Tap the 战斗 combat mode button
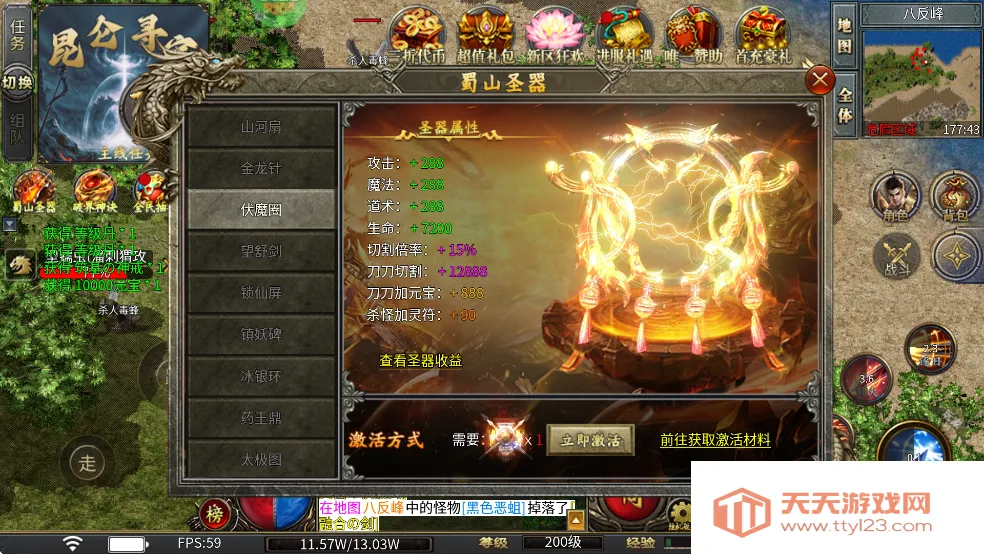Viewport: 984px width, 554px height. (895, 257)
